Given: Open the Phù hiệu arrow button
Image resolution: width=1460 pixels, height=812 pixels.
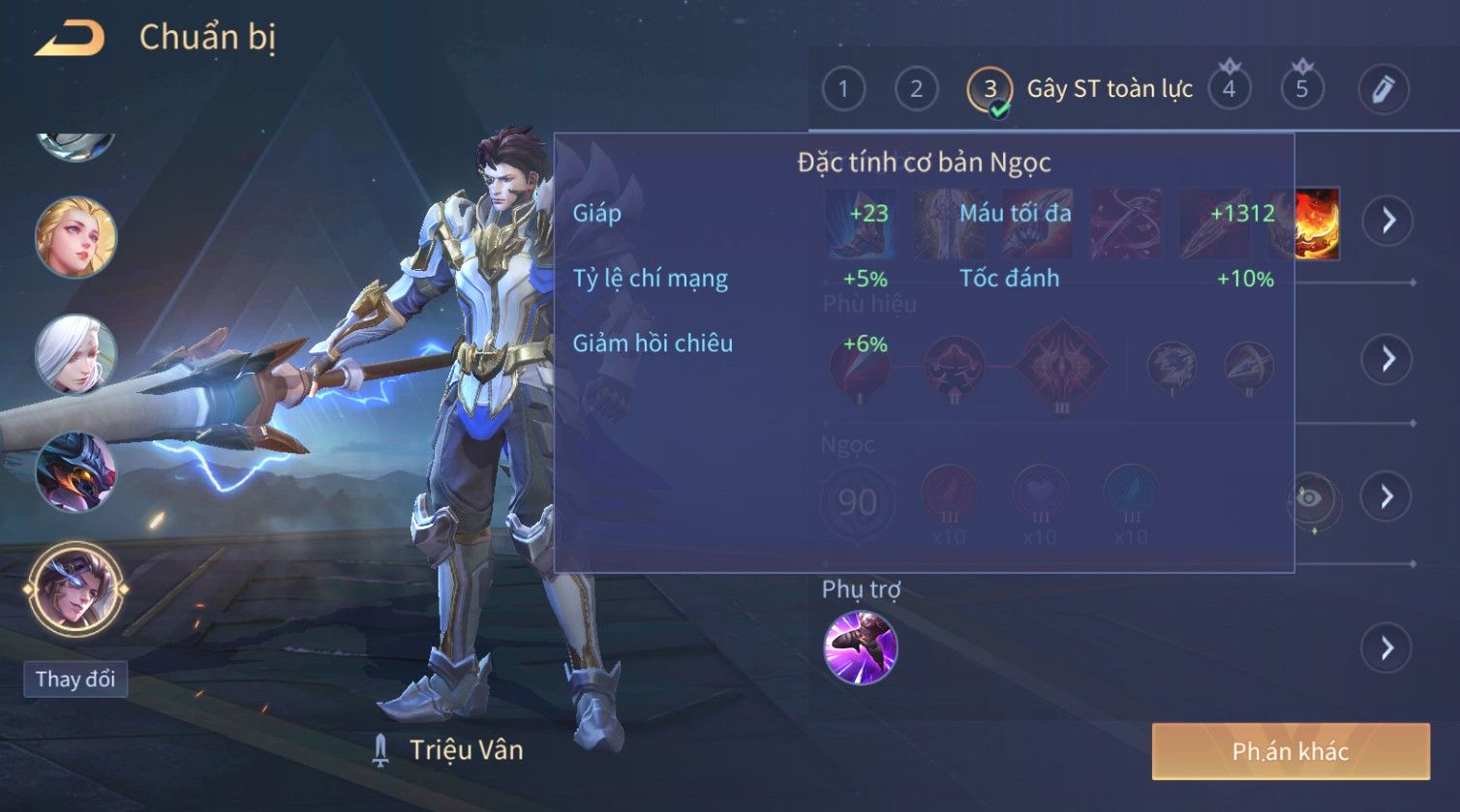Looking at the screenshot, I should 1388,359.
